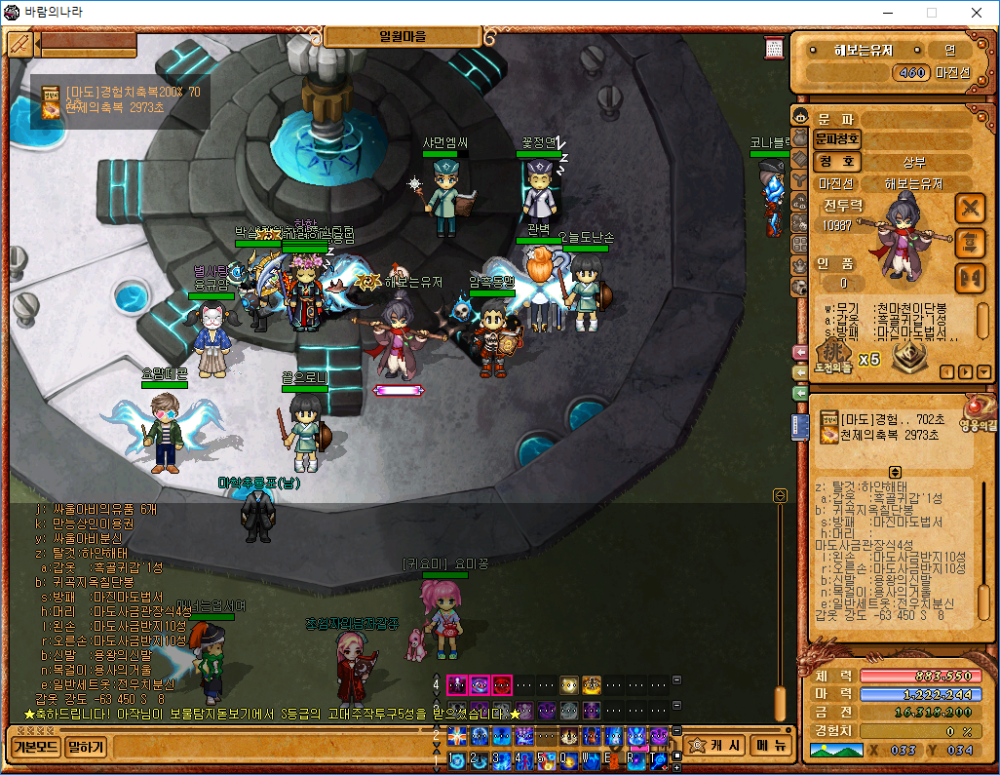1000x775 pixels.
Task: Click the 칭호 (title) button
Action: coord(838,161)
